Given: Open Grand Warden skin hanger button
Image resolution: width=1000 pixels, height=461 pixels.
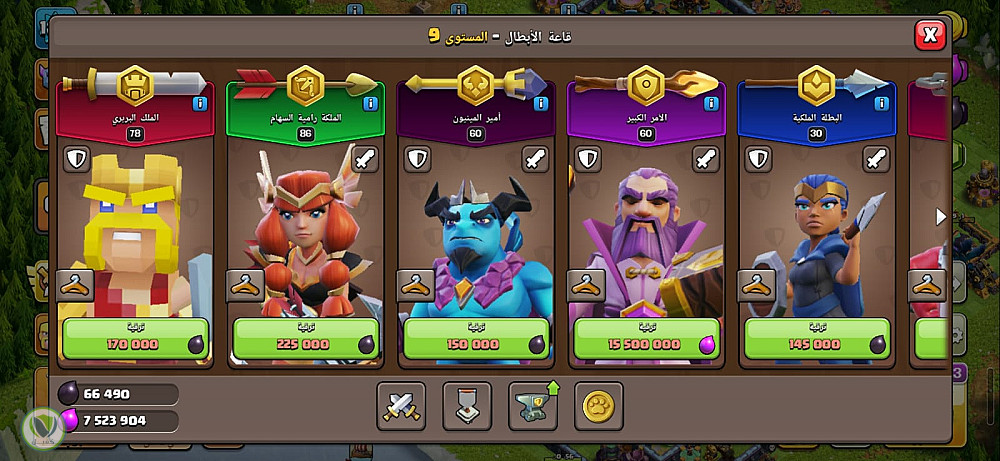Looking at the screenshot, I should 586,285.
